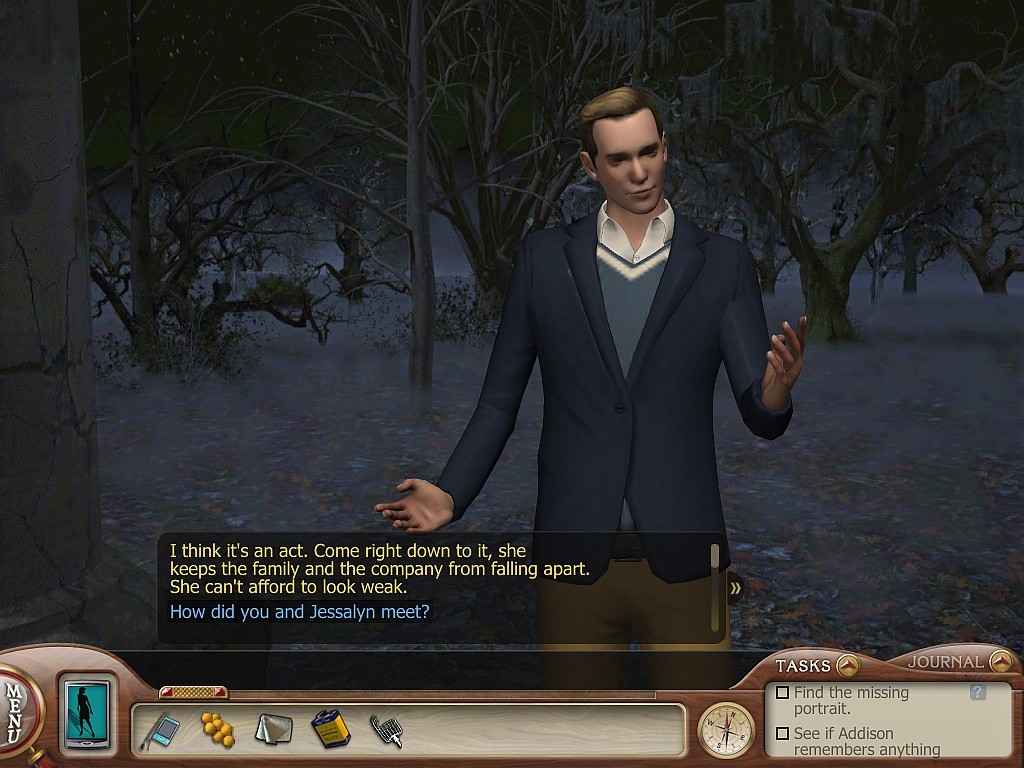Choose the yellow battery inventory item
This screenshot has height=768, width=1024.
click(330, 729)
